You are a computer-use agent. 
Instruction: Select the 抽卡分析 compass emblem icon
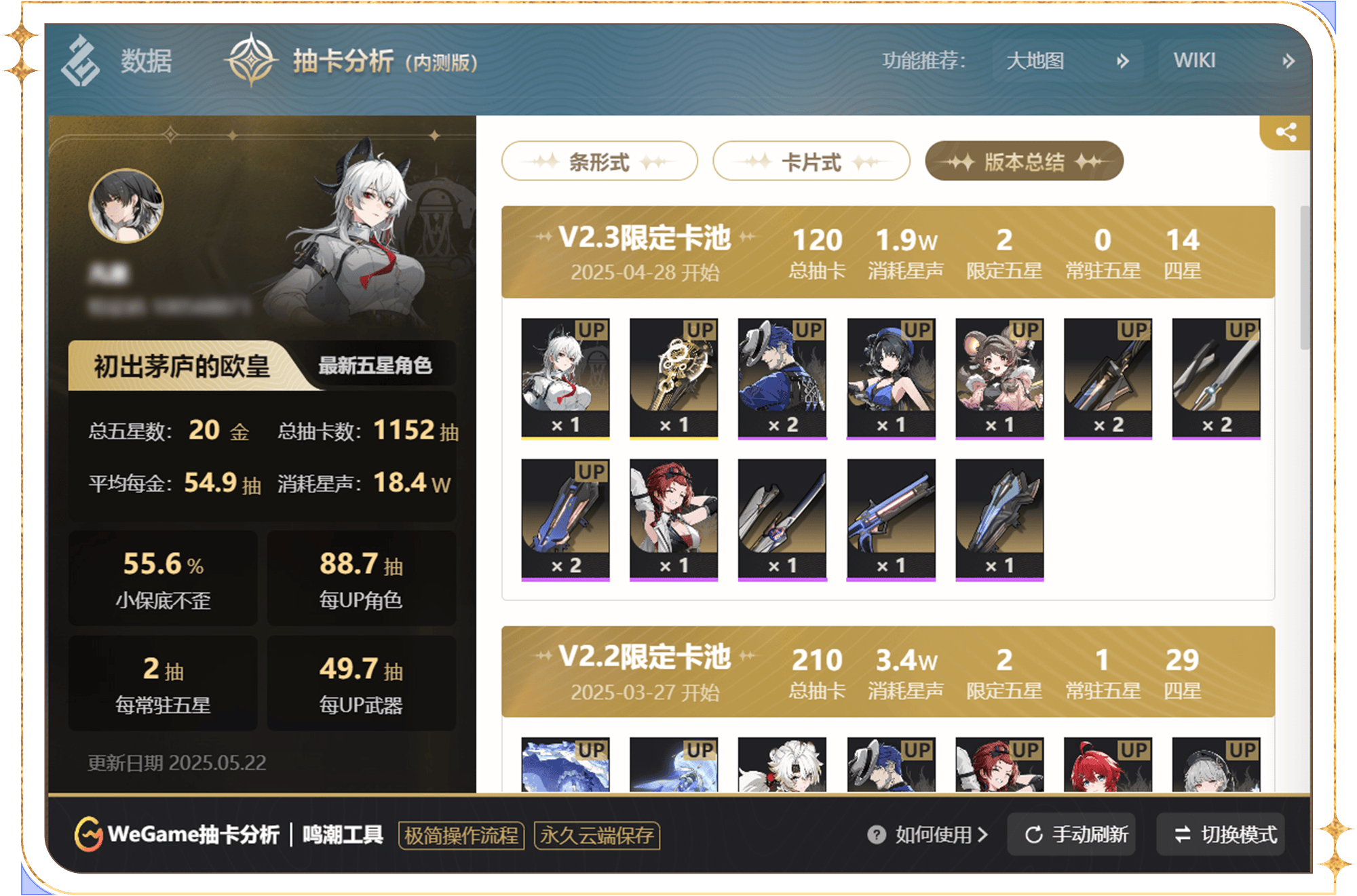point(251,61)
